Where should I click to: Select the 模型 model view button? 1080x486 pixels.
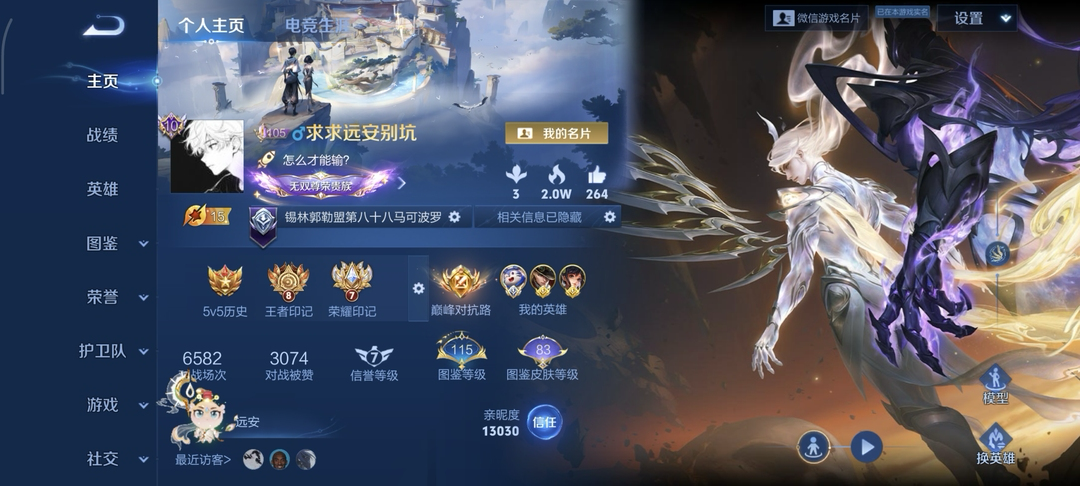tap(995, 385)
